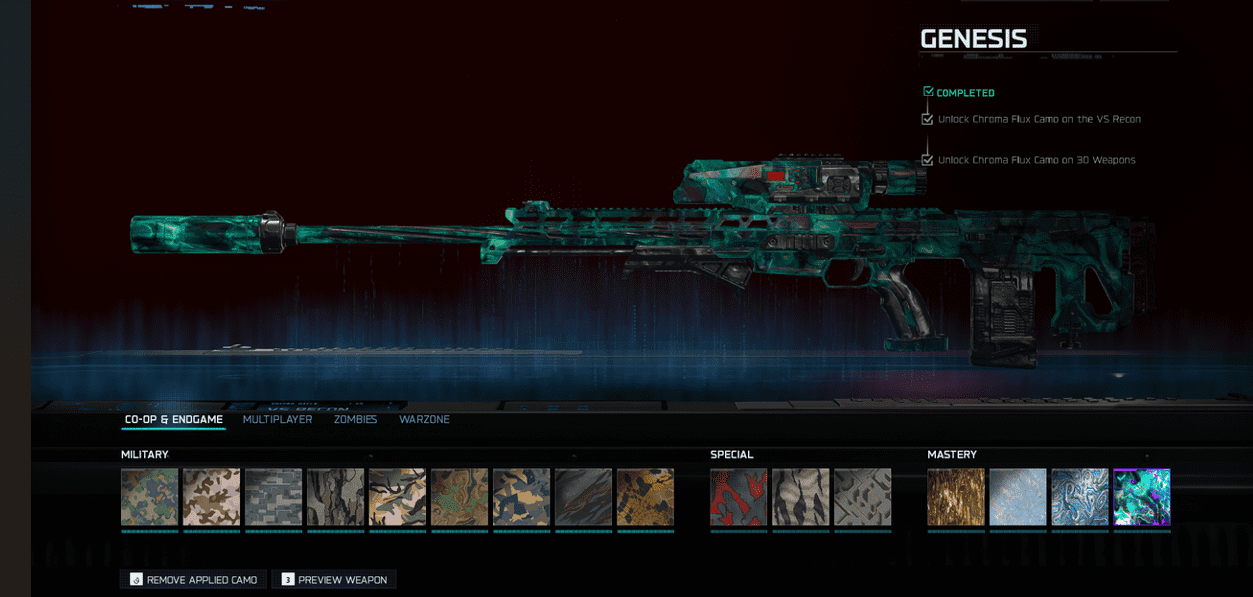This screenshot has width=1253, height=597.
Task: Select the teal and purple Genesis camo
Action: click(x=1141, y=497)
